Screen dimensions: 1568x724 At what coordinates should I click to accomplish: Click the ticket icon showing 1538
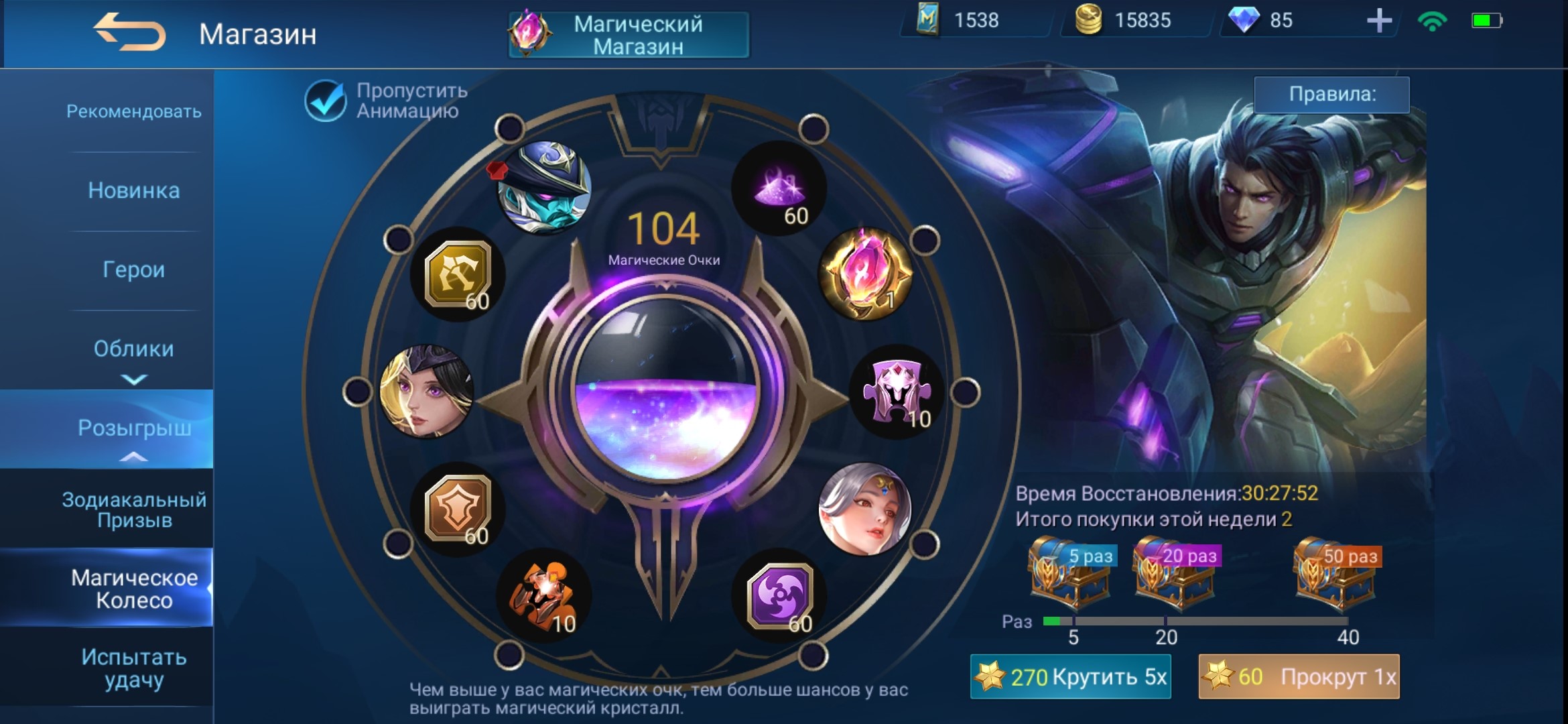point(927,21)
